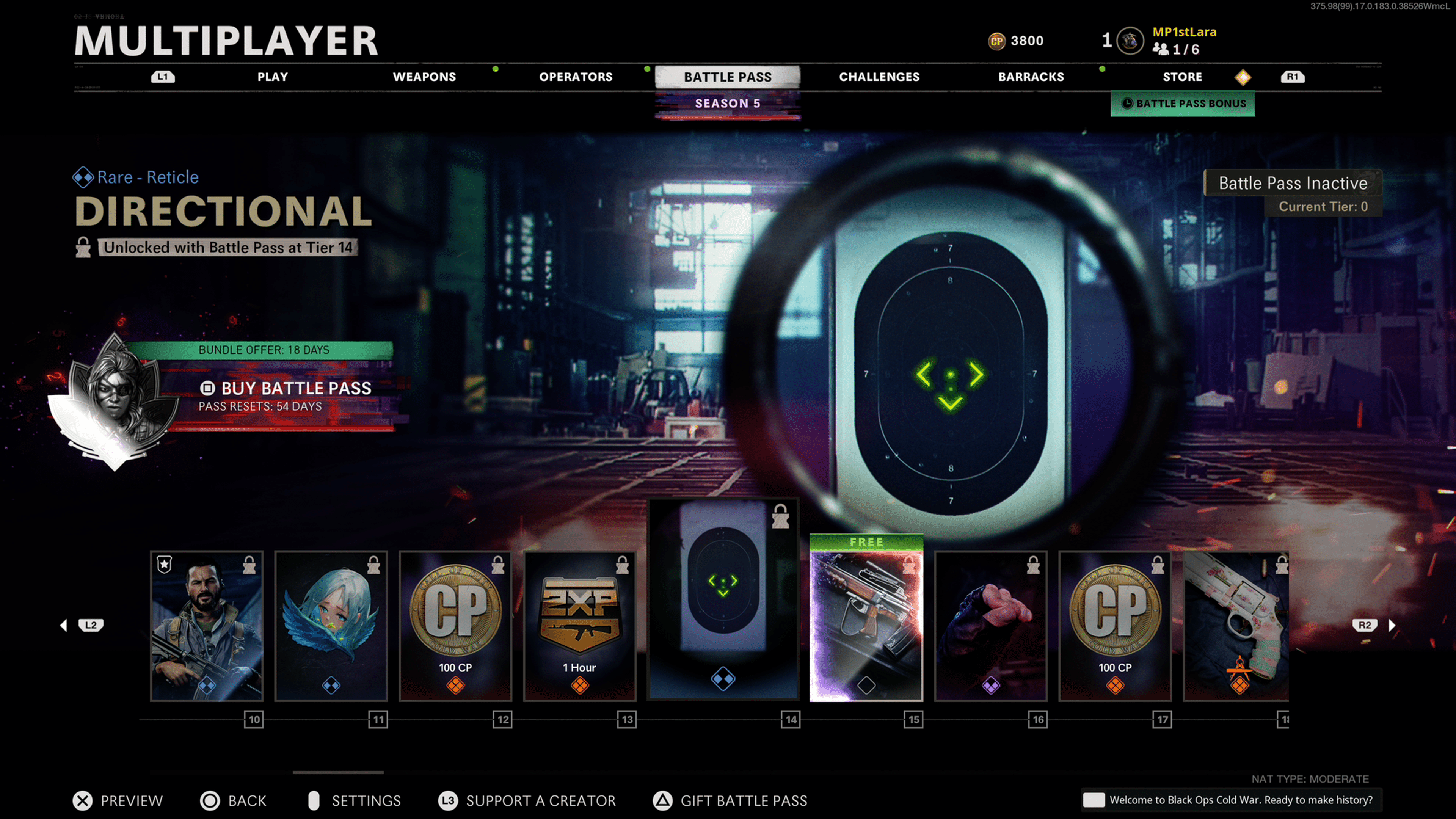Open the Season 5 sub-tab
This screenshot has height=819, width=1456.
pos(728,104)
